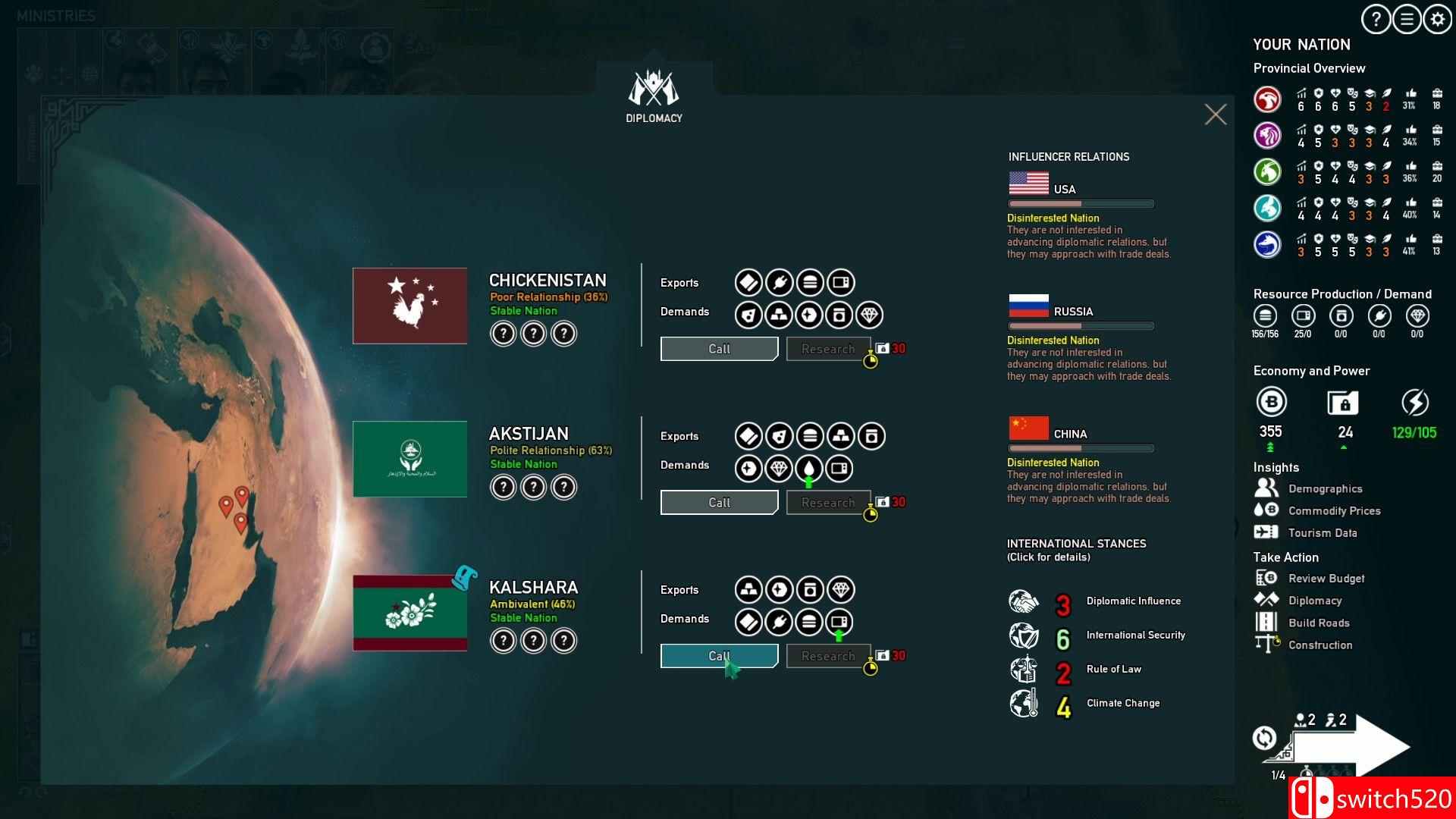This screenshot has height=819, width=1456.
Task: Open Diplomacy from the Take Action panel
Action: click(x=1315, y=600)
